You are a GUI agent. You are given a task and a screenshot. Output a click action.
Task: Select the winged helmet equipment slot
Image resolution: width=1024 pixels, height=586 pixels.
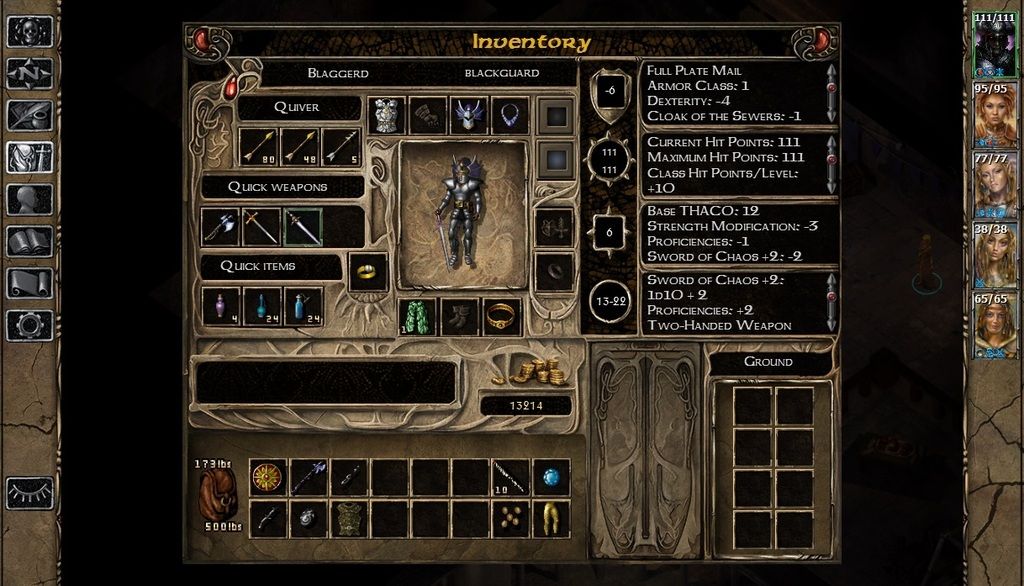[469, 115]
